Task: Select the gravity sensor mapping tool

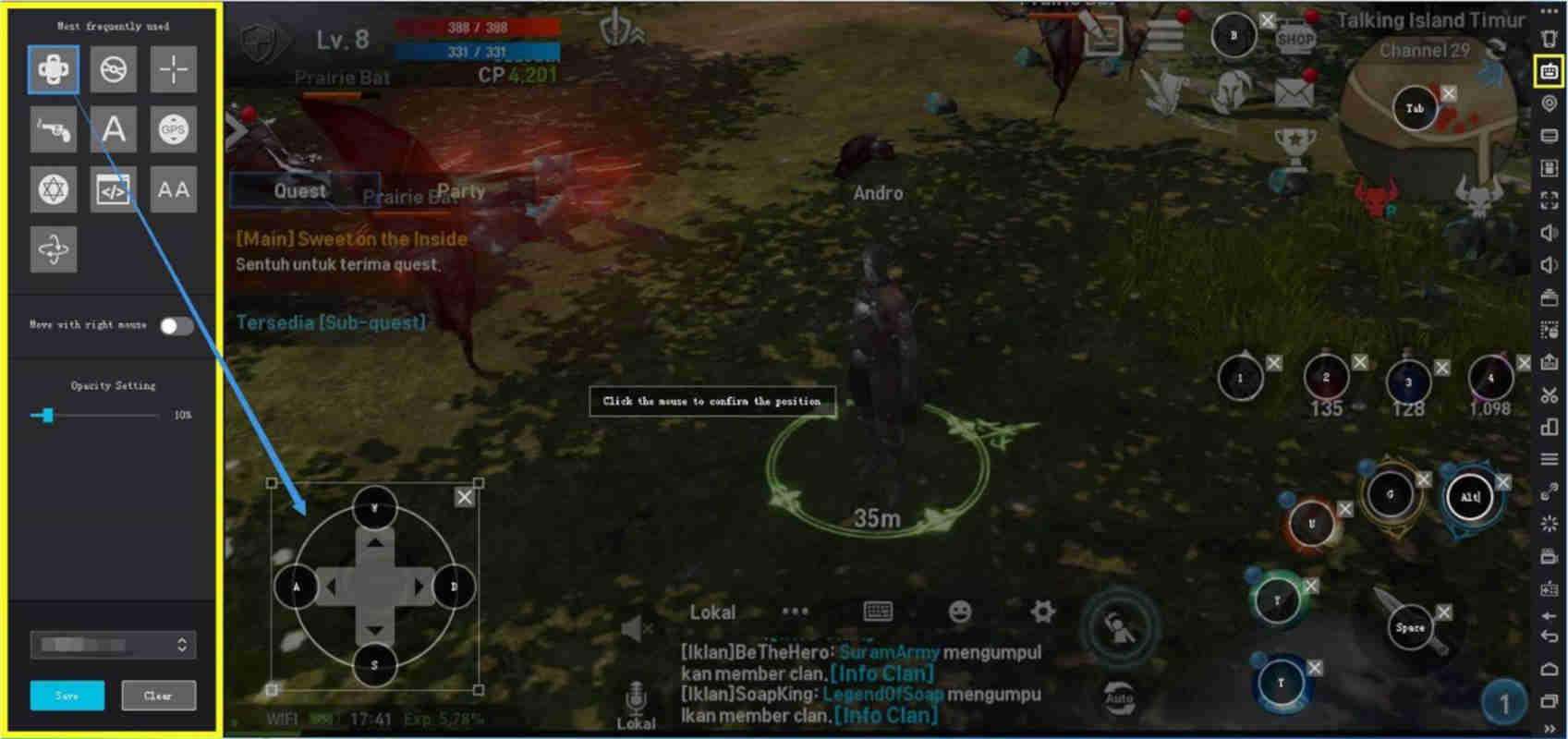Action: tap(53, 248)
